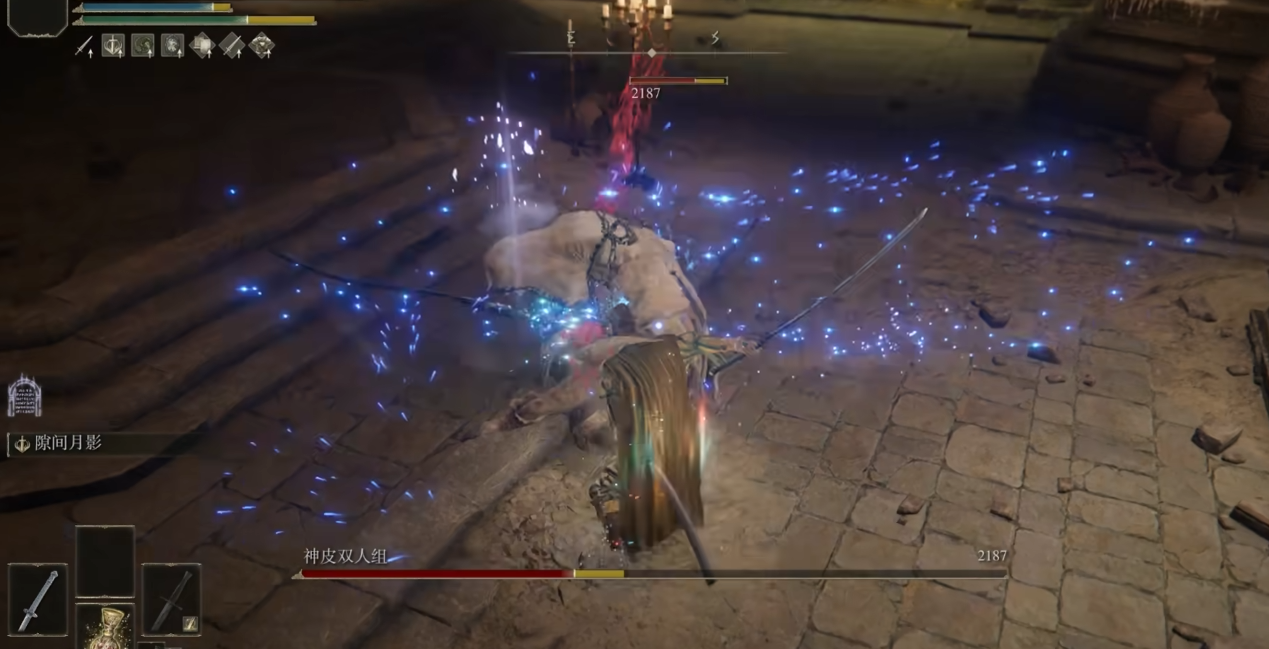Click the sword attack-up buff icon
1269x649 pixels.
pos(84,46)
